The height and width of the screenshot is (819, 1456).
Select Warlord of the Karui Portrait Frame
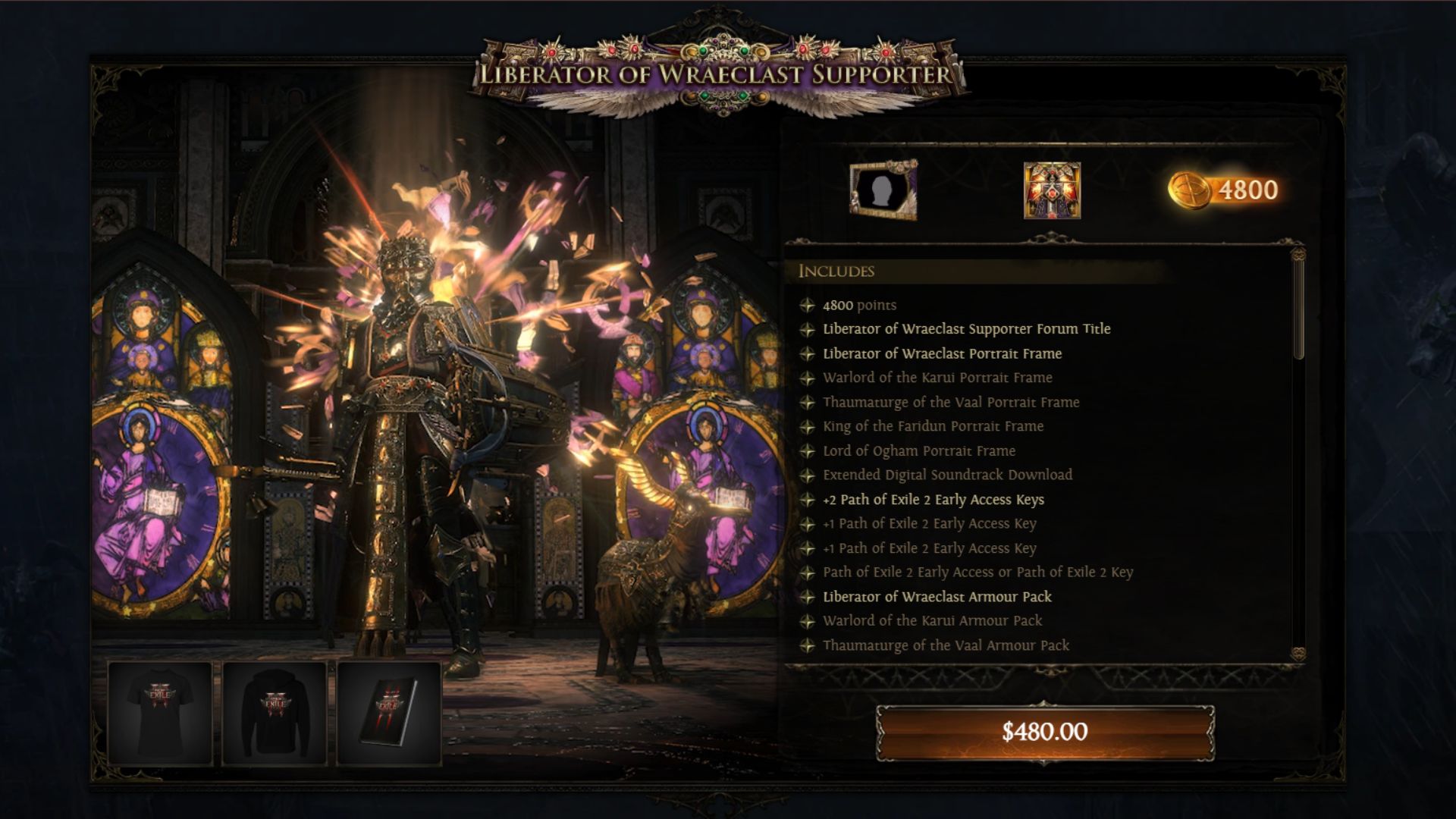[x=937, y=378]
